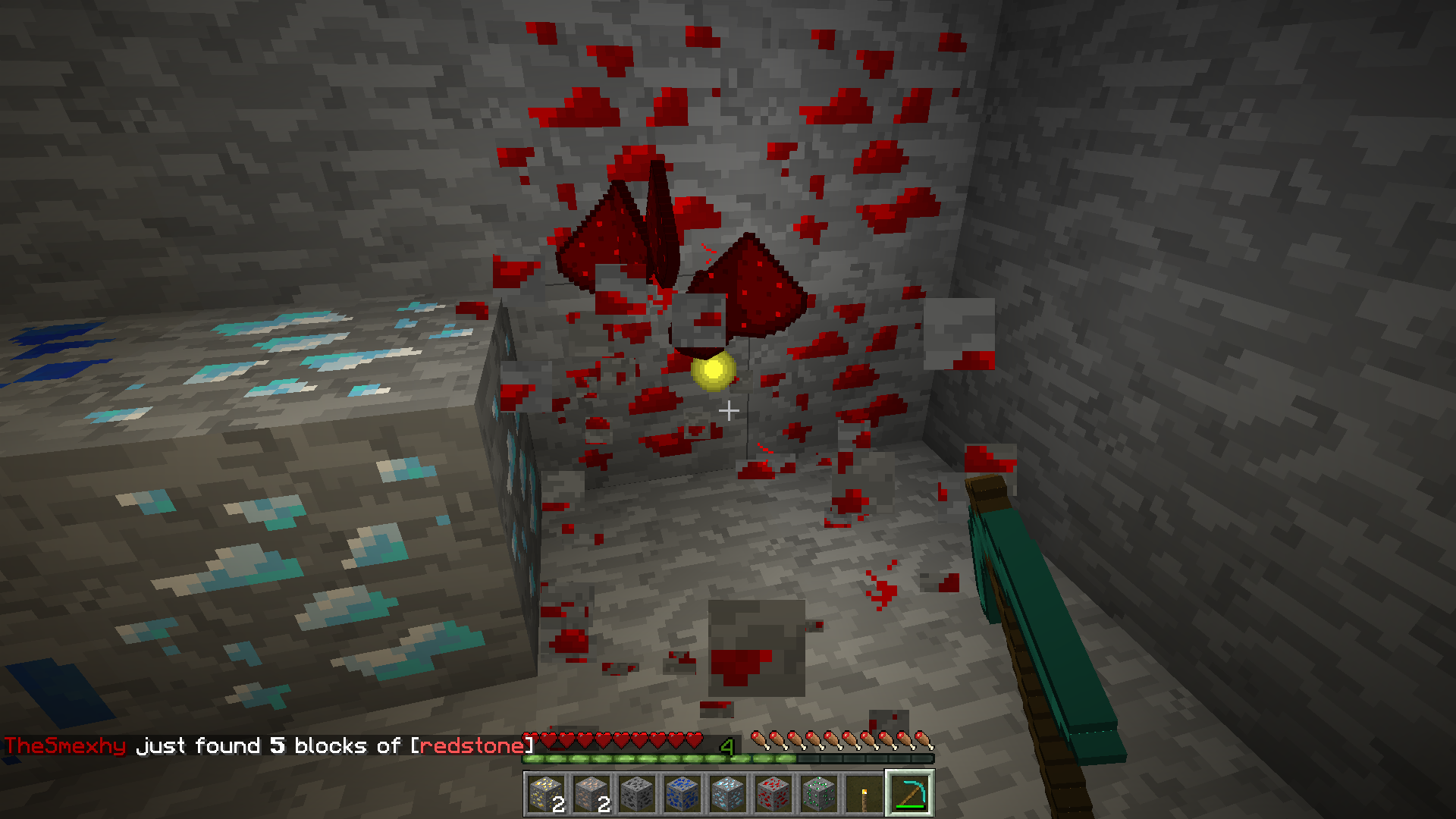
Task: Select the gold ore hotbar slot
Action: click(x=546, y=793)
